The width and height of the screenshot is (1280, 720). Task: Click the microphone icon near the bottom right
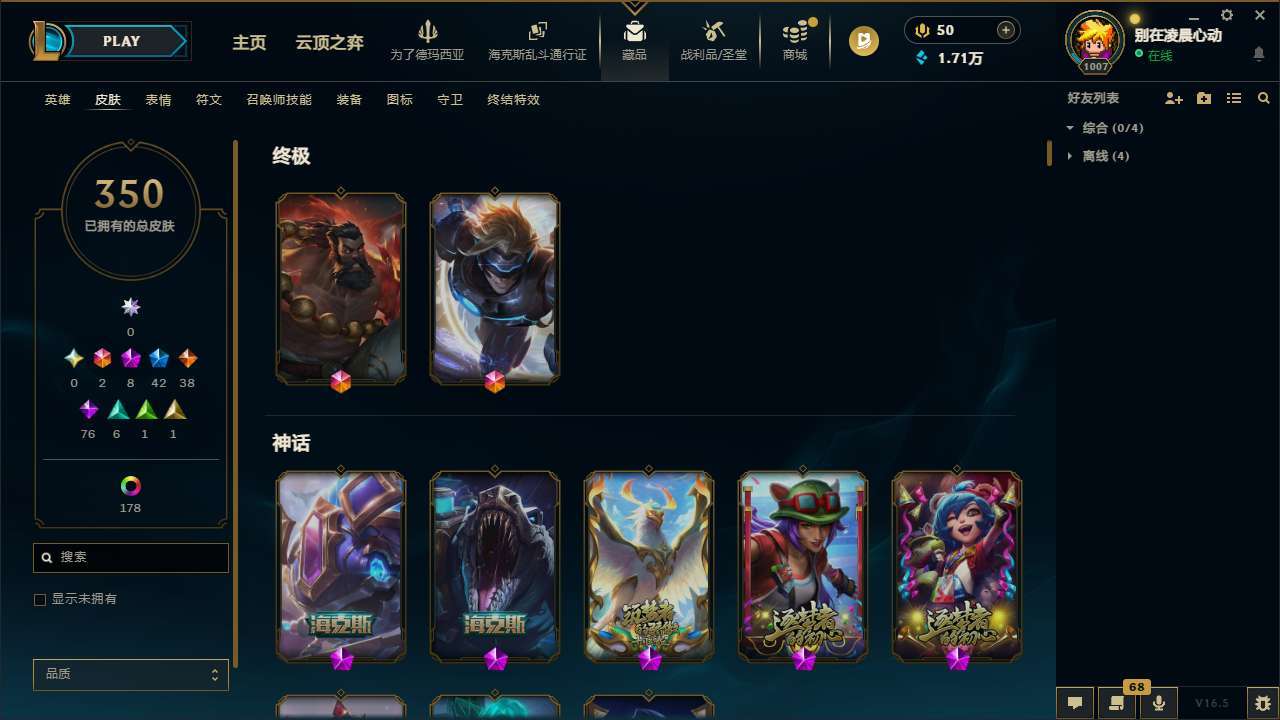(1159, 702)
